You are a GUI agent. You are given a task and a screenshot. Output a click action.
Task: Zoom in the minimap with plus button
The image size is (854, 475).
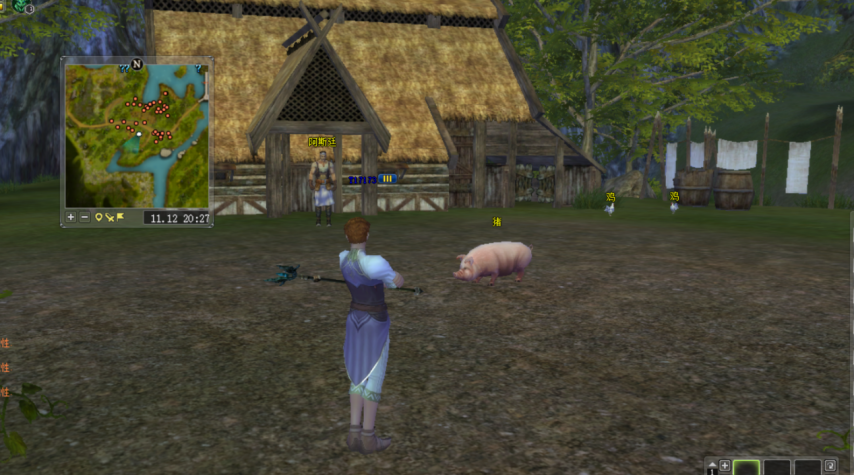(x=71, y=217)
